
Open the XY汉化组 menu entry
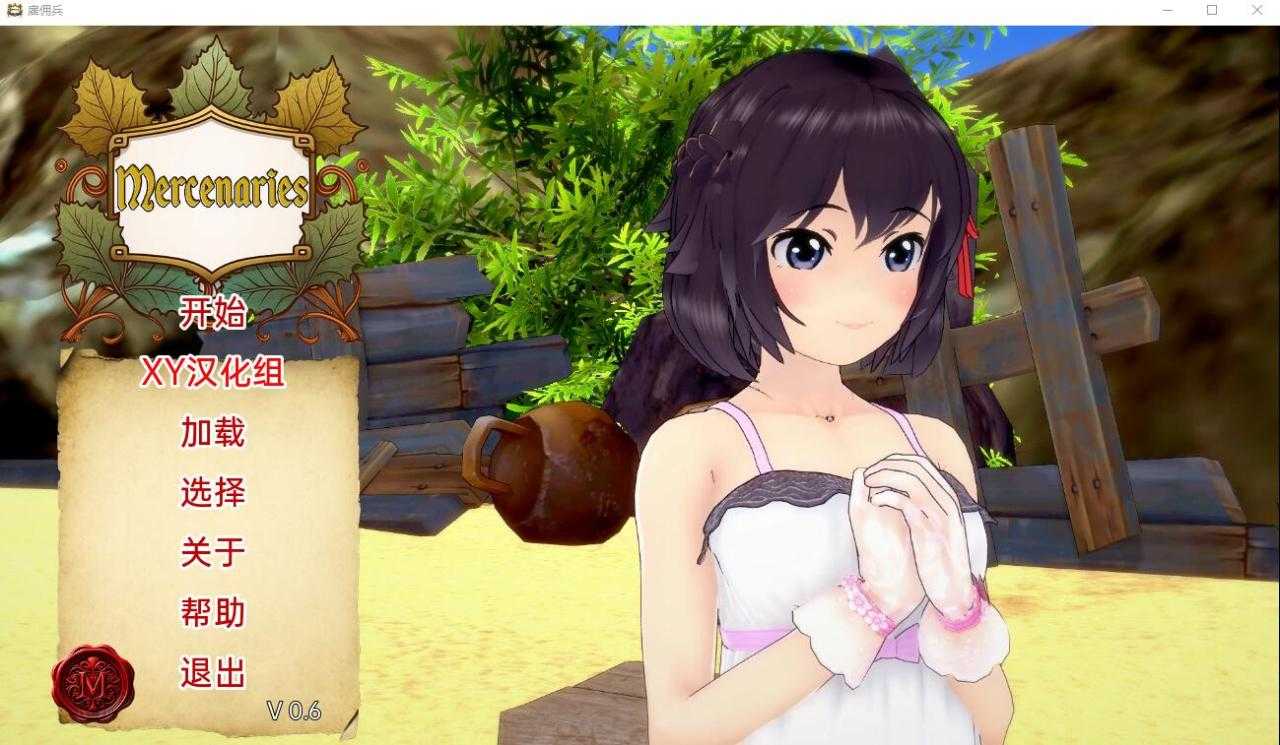coord(213,373)
